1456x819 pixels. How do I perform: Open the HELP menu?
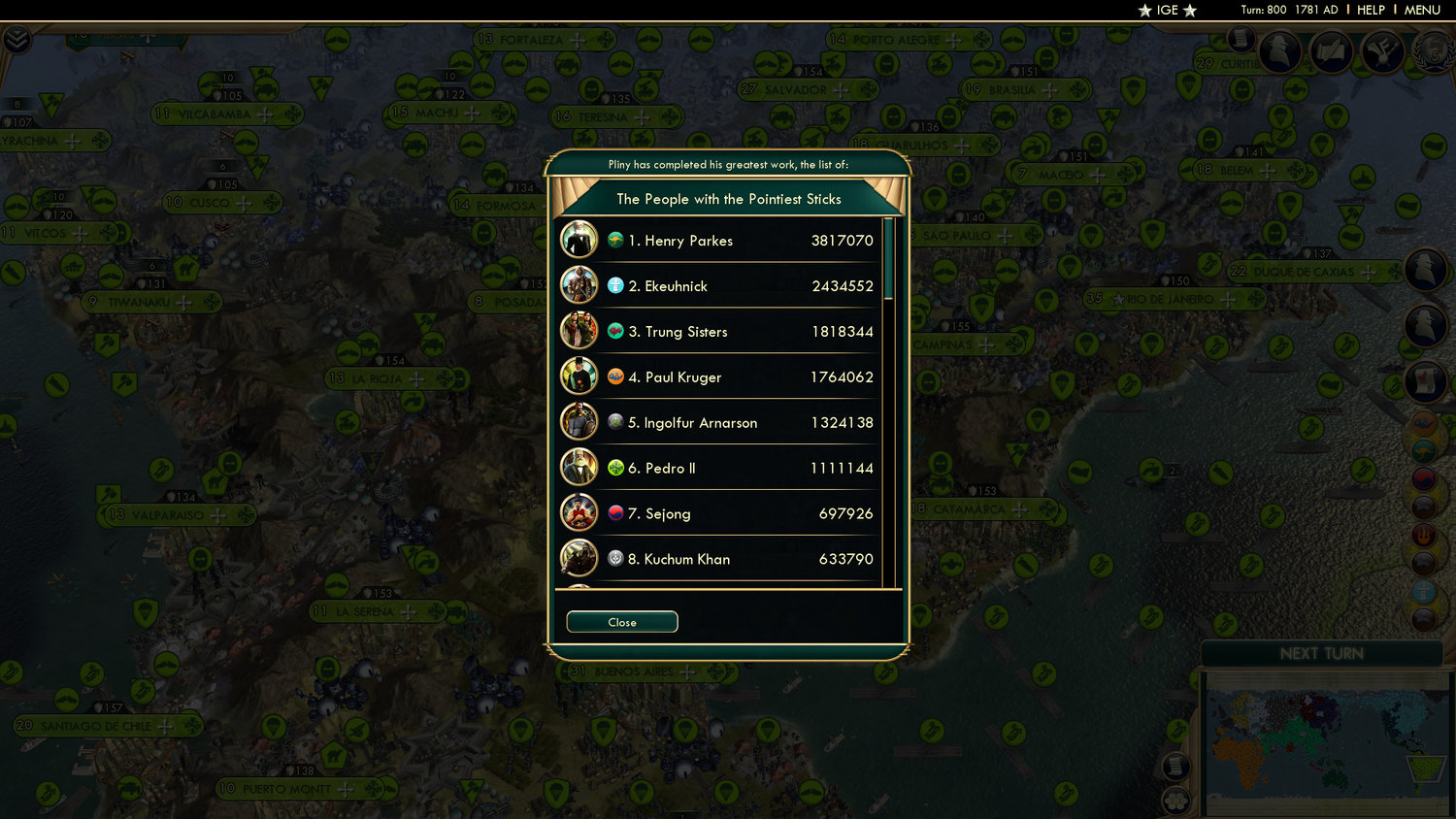[1371, 10]
